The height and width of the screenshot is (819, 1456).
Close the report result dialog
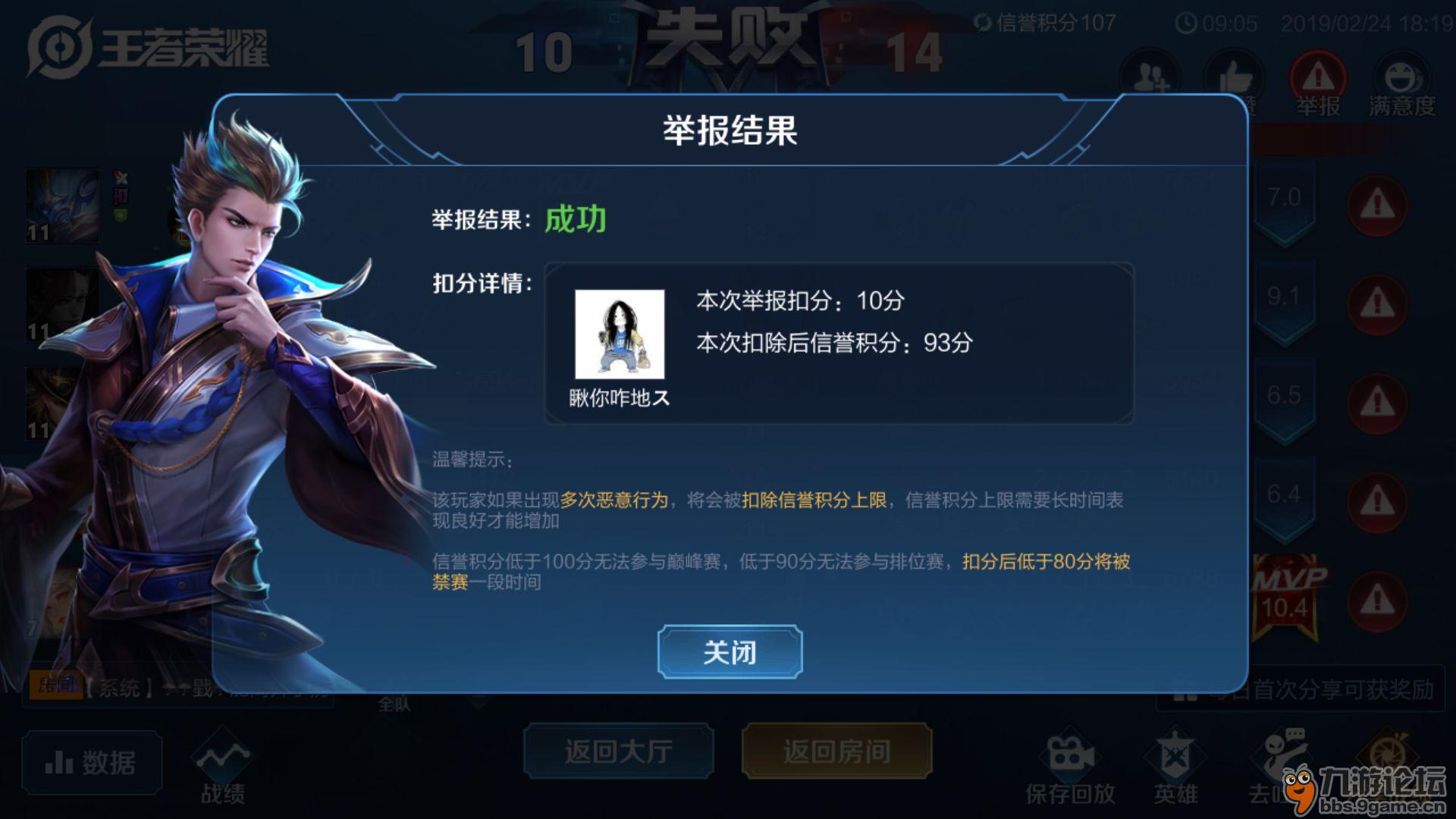pos(730,651)
